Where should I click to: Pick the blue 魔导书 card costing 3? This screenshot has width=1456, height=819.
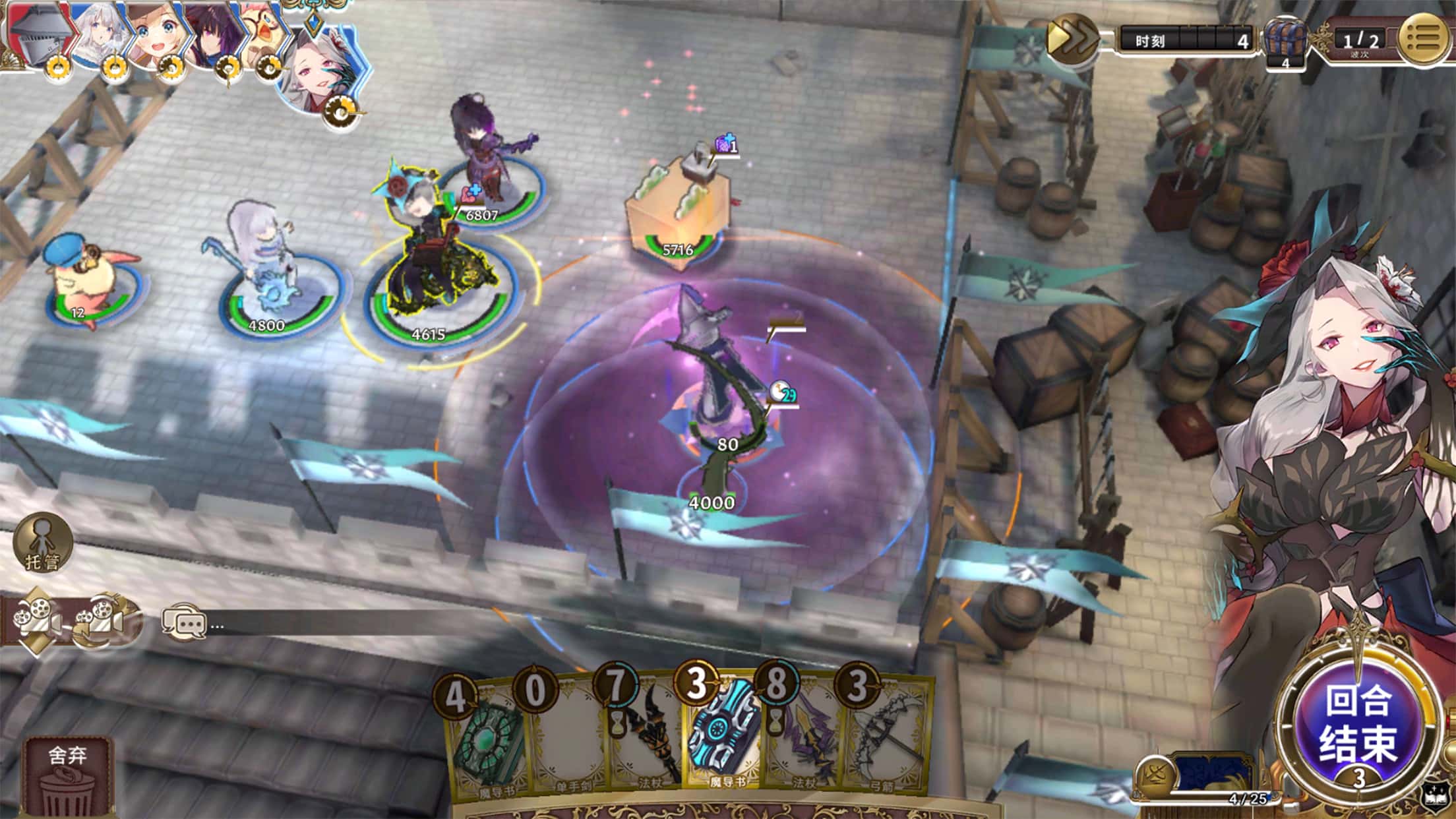(724, 739)
